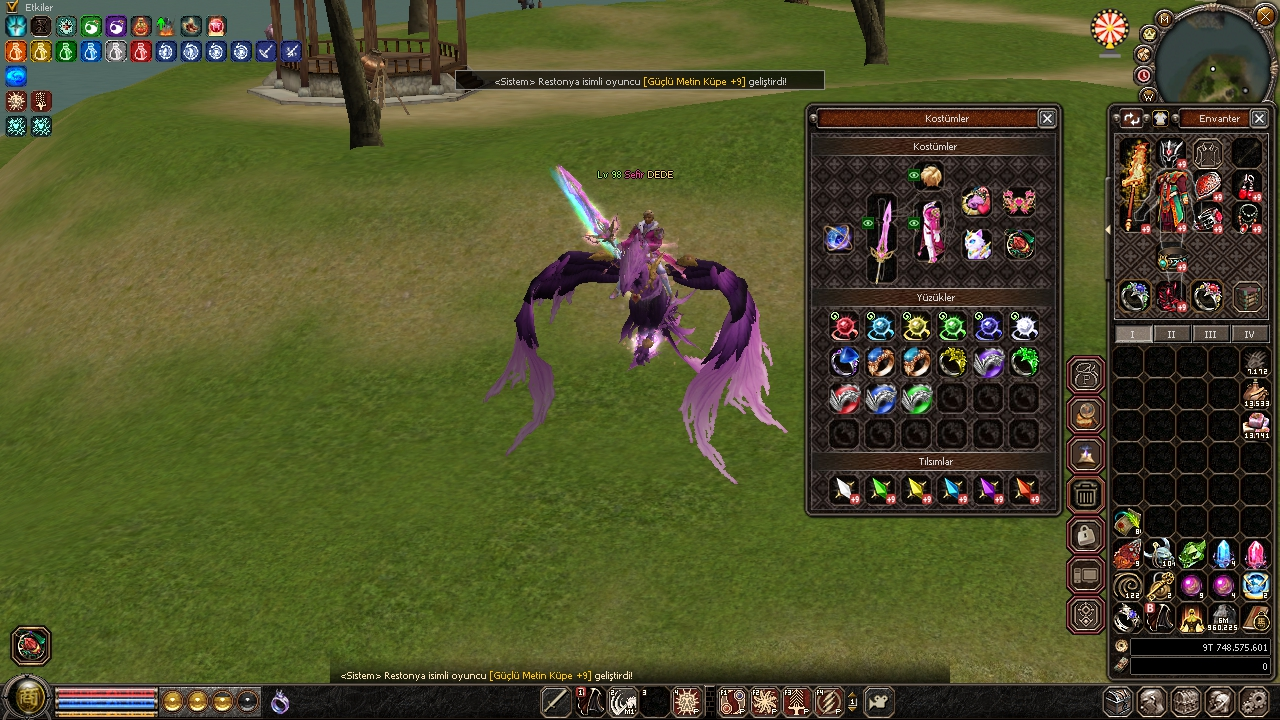
Task: Click the padlock side button
Action: 1086,535
